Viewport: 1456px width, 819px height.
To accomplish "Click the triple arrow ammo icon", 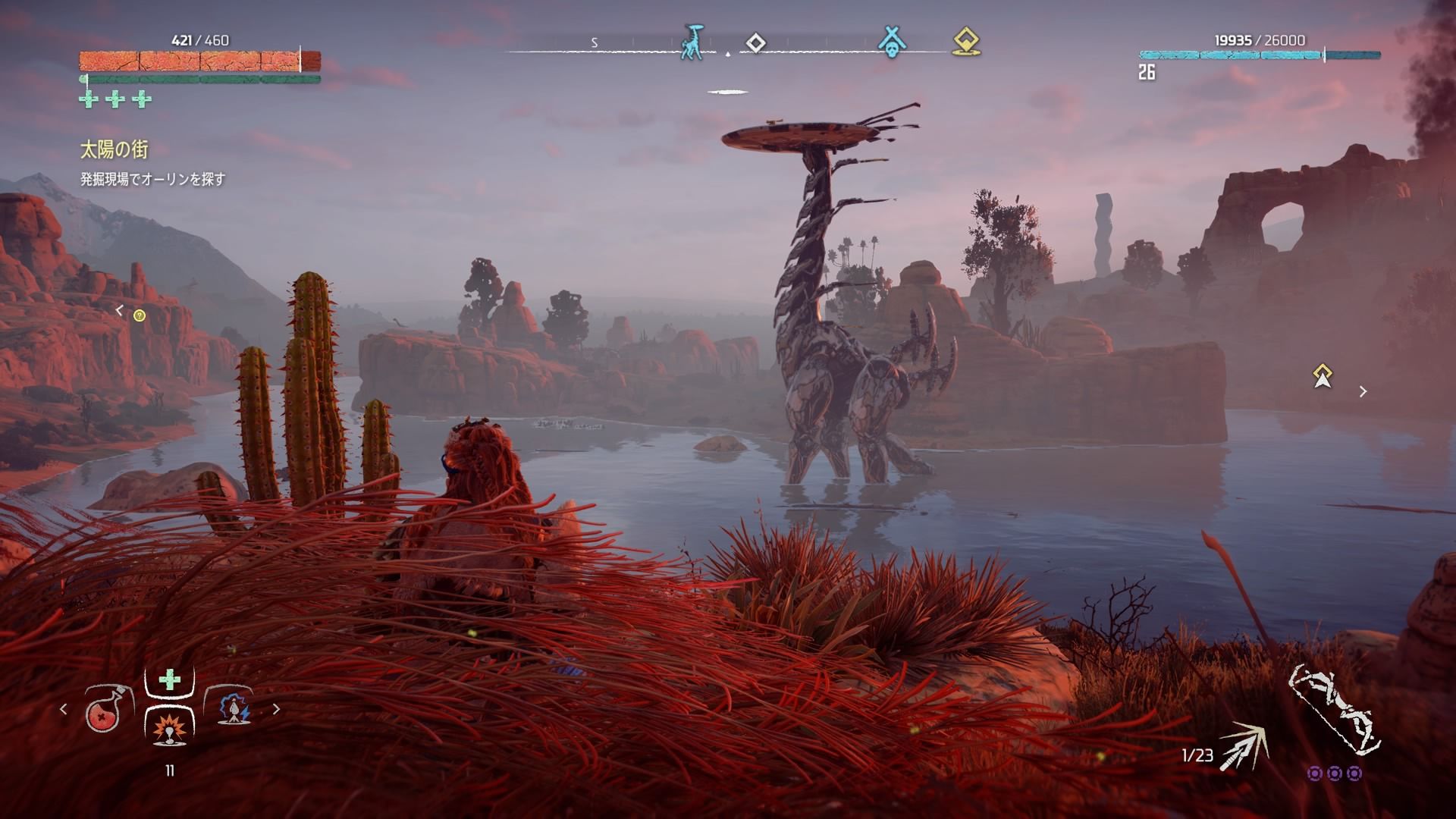I will (x=1244, y=747).
